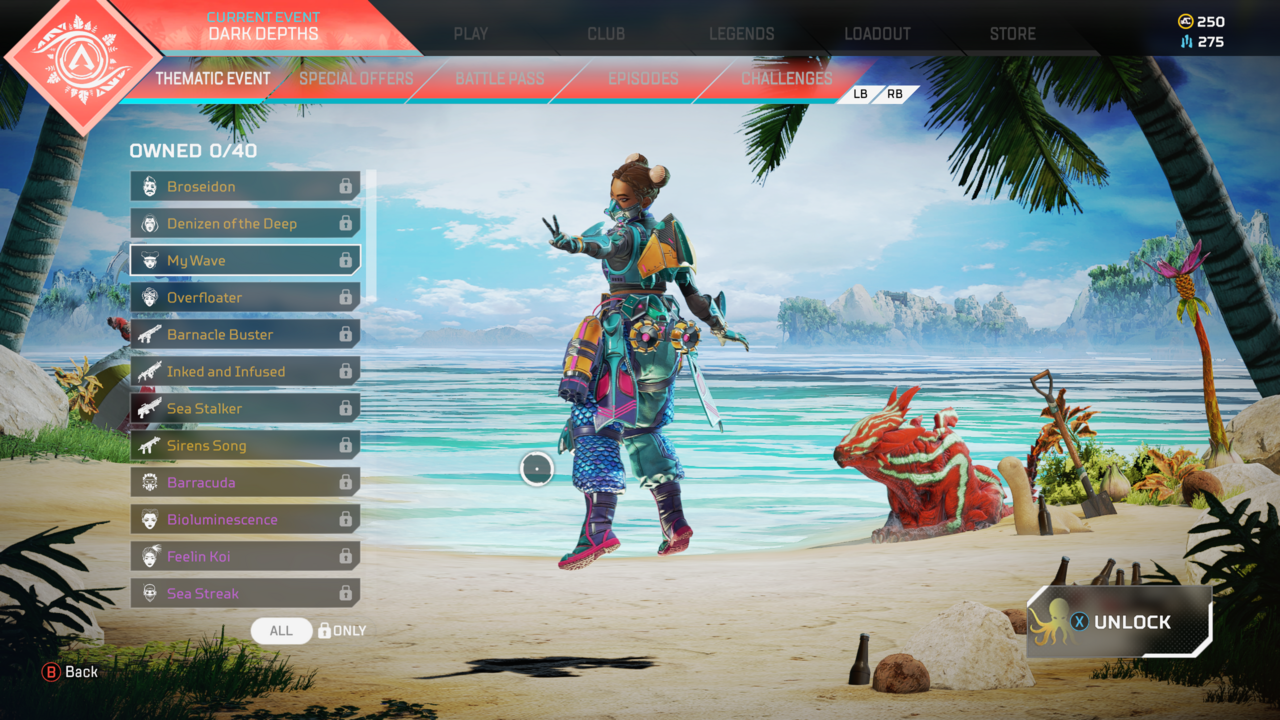Switch to the Special Offers tab
Screen dimensions: 1280x720
click(356, 79)
